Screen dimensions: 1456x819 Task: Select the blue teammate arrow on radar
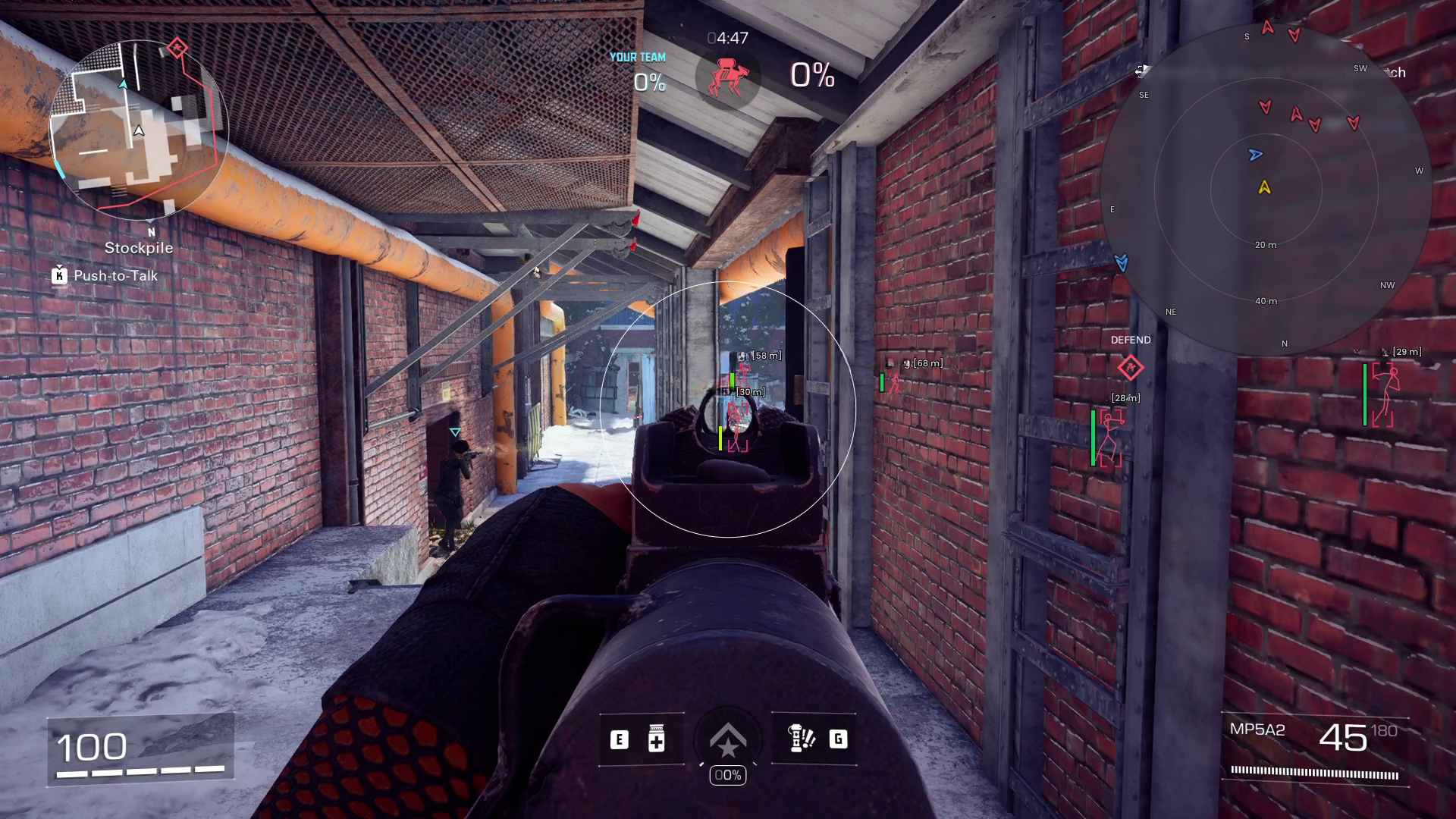(1255, 155)
